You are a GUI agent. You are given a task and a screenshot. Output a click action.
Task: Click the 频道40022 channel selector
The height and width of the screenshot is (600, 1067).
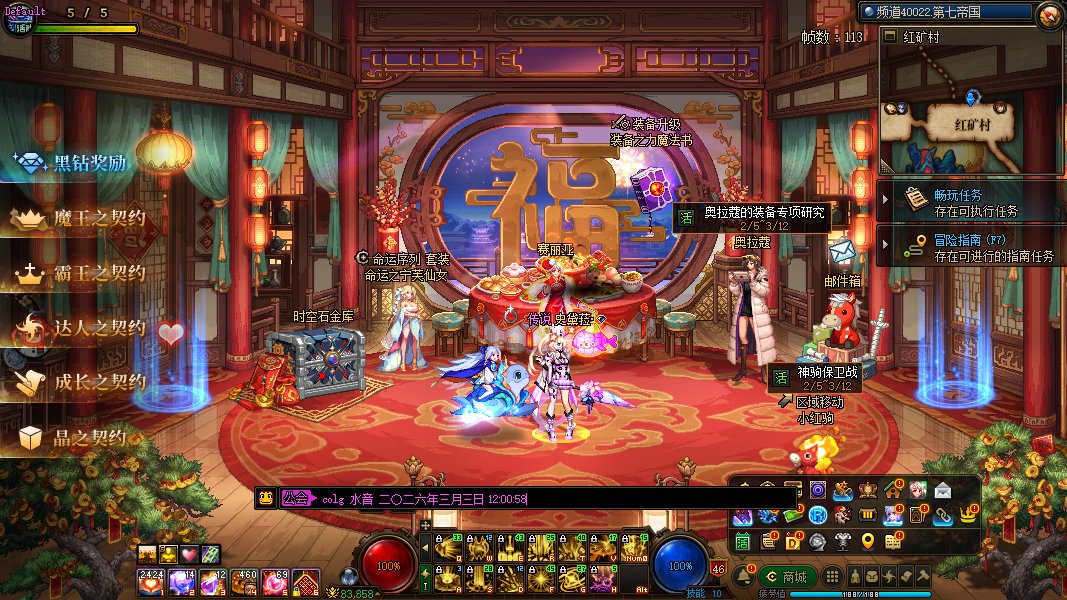coord(945,12)
